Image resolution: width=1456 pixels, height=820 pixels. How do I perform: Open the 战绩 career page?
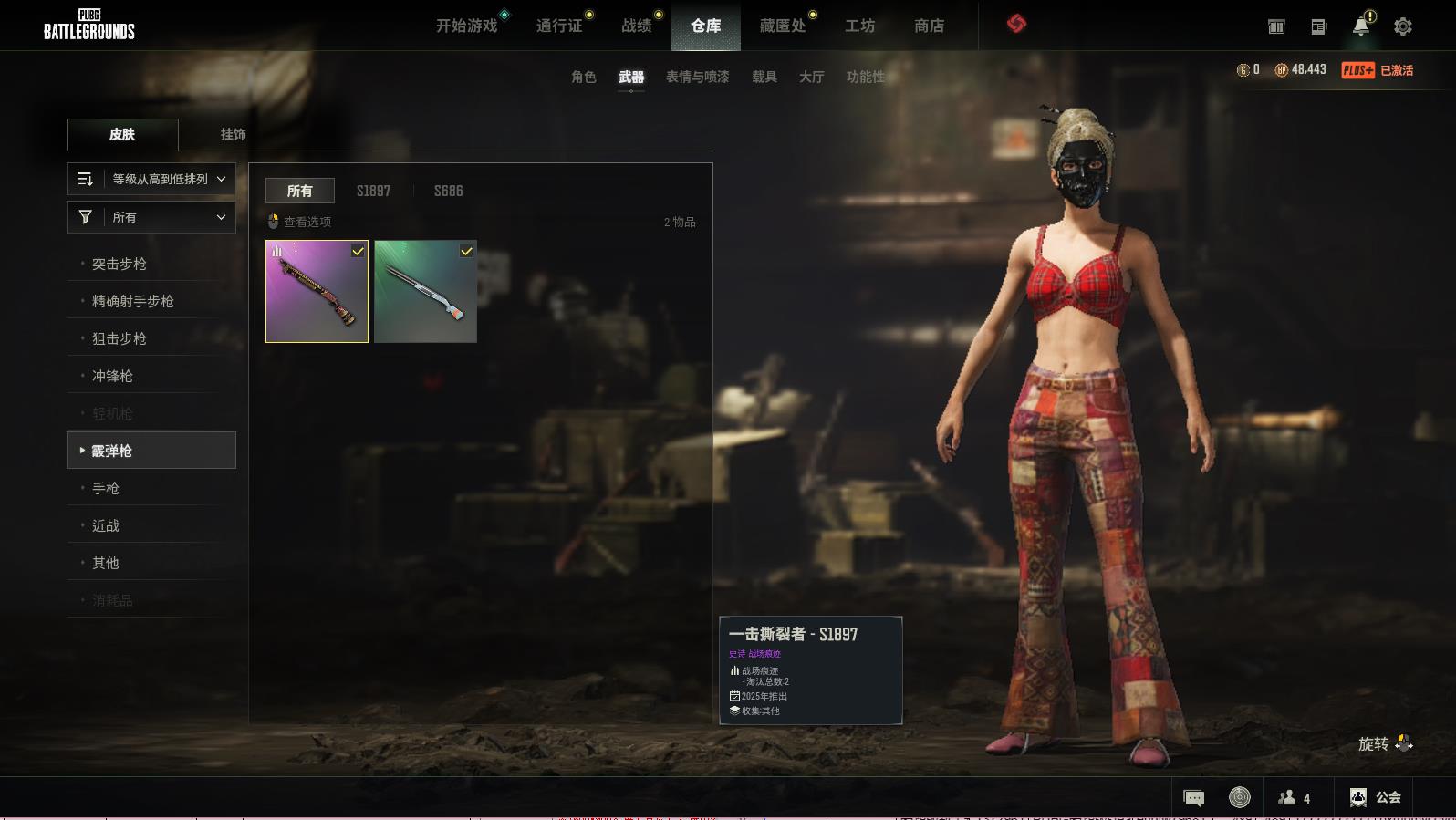[636, 26]
